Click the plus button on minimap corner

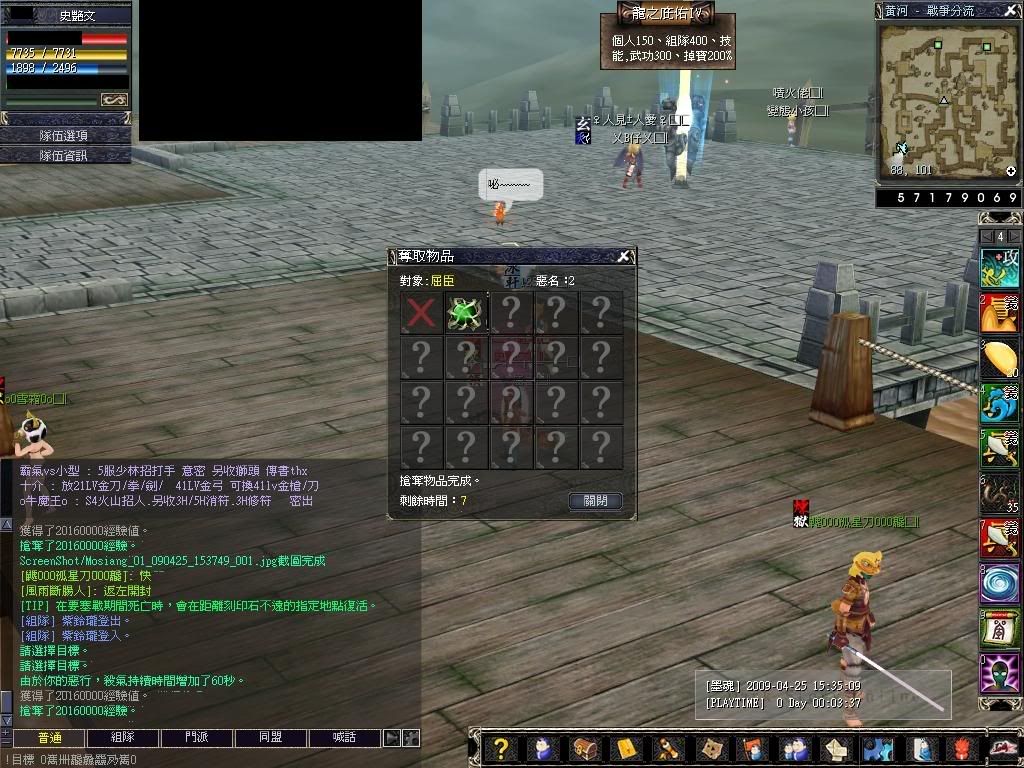[x=1011, y=171]
